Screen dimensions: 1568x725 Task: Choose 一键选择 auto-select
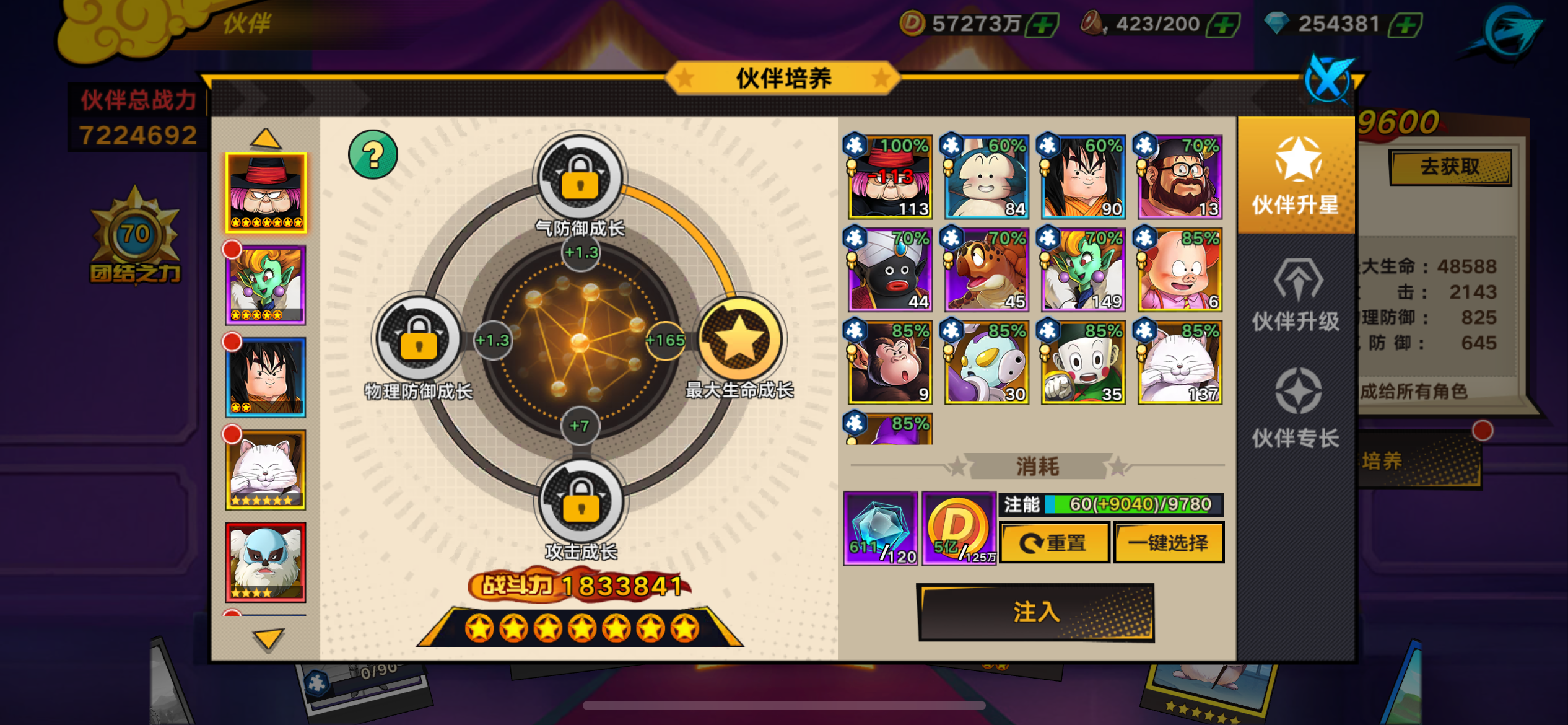click(x=1168, y=543)
